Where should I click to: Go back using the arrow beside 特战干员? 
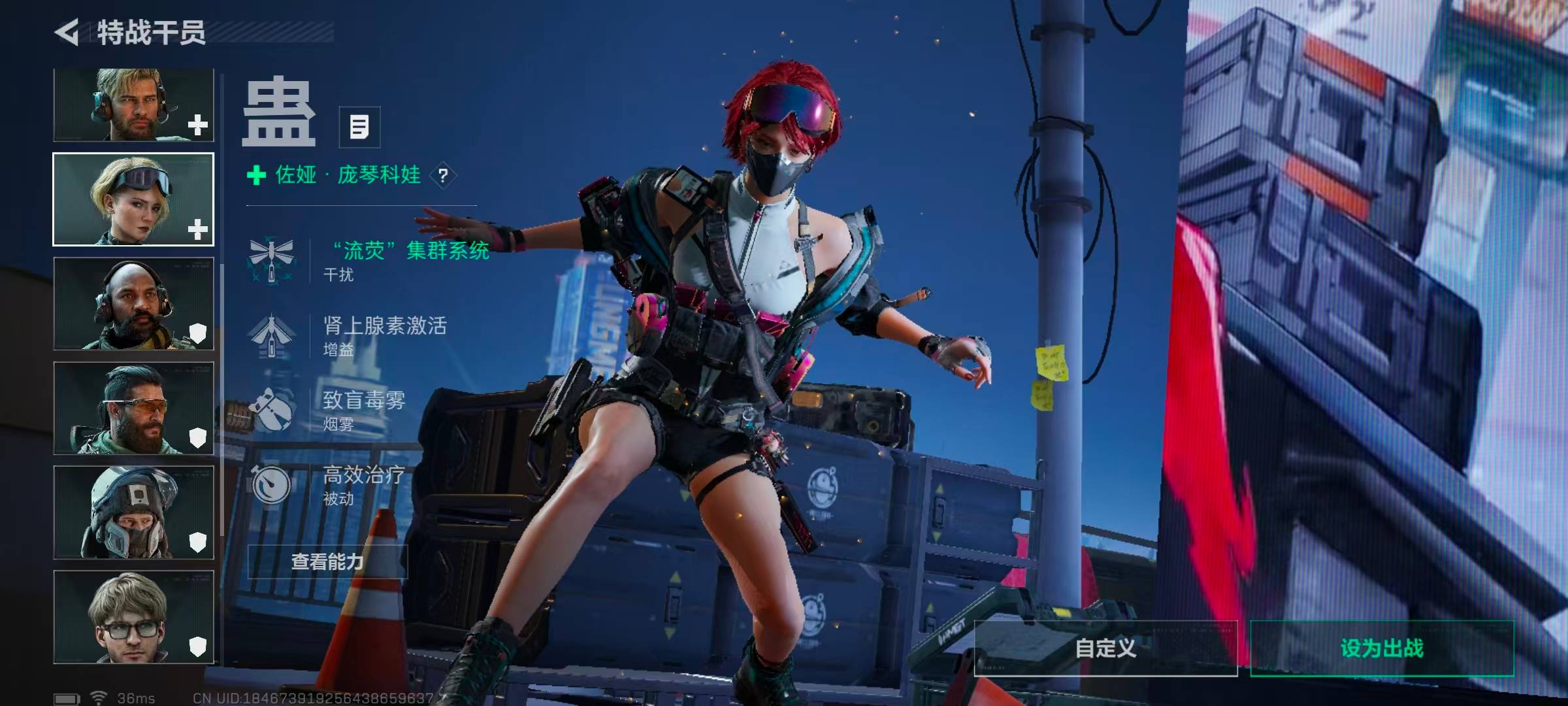tap(67, 32)
